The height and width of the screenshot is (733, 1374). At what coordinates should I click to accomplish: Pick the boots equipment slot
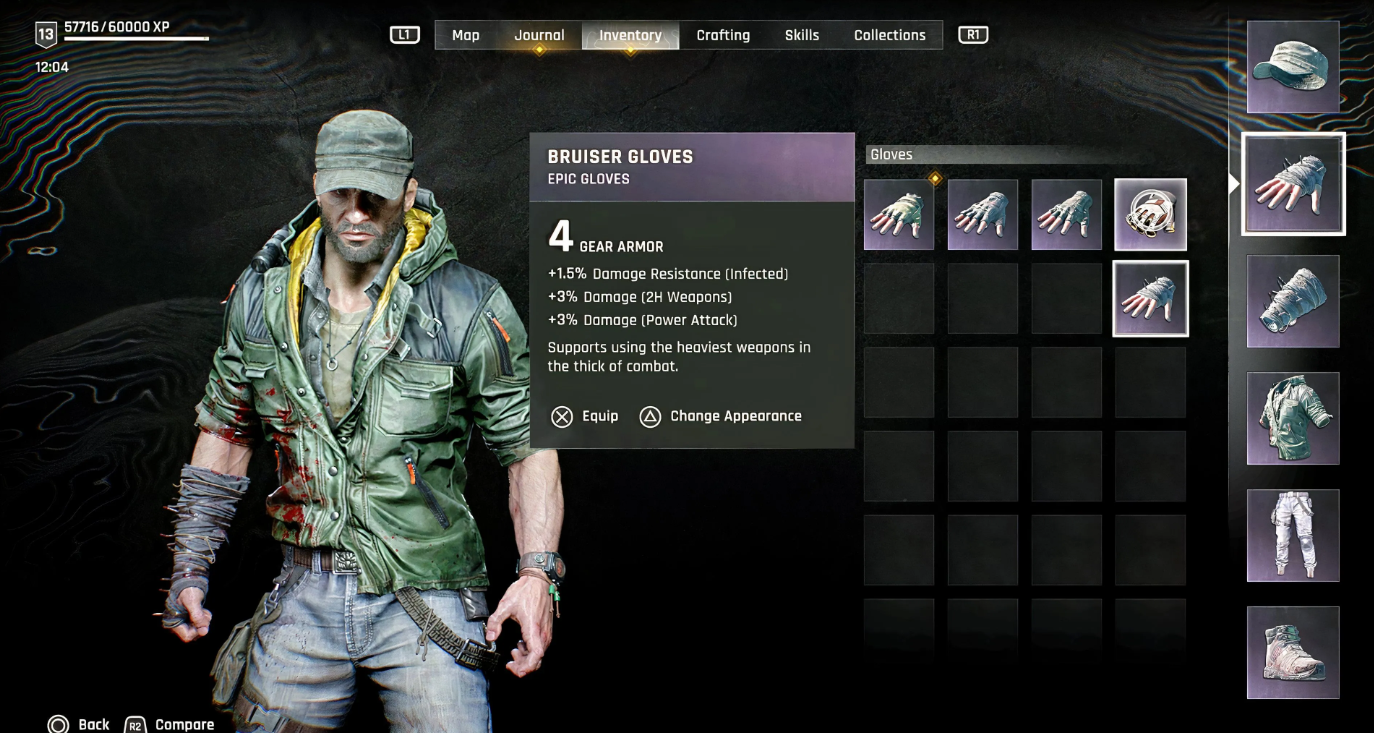pyautogui.click(x=1293, y=652)
